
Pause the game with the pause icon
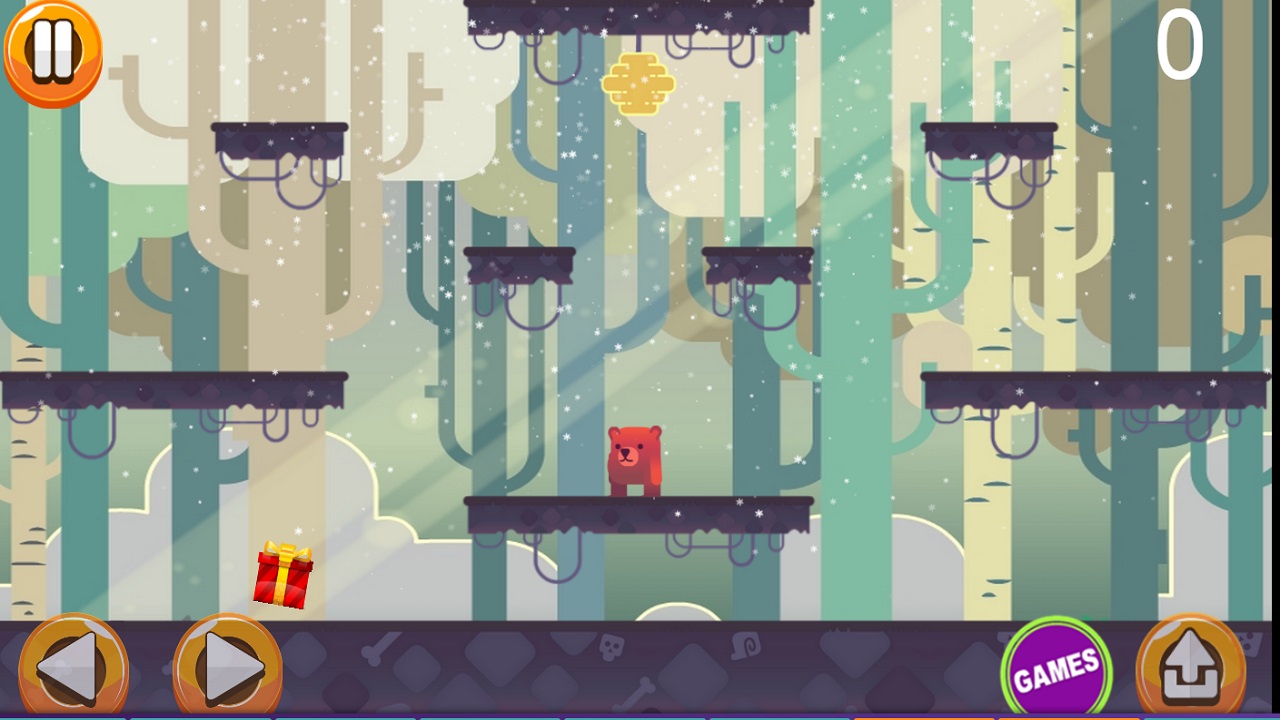[53, 53]
